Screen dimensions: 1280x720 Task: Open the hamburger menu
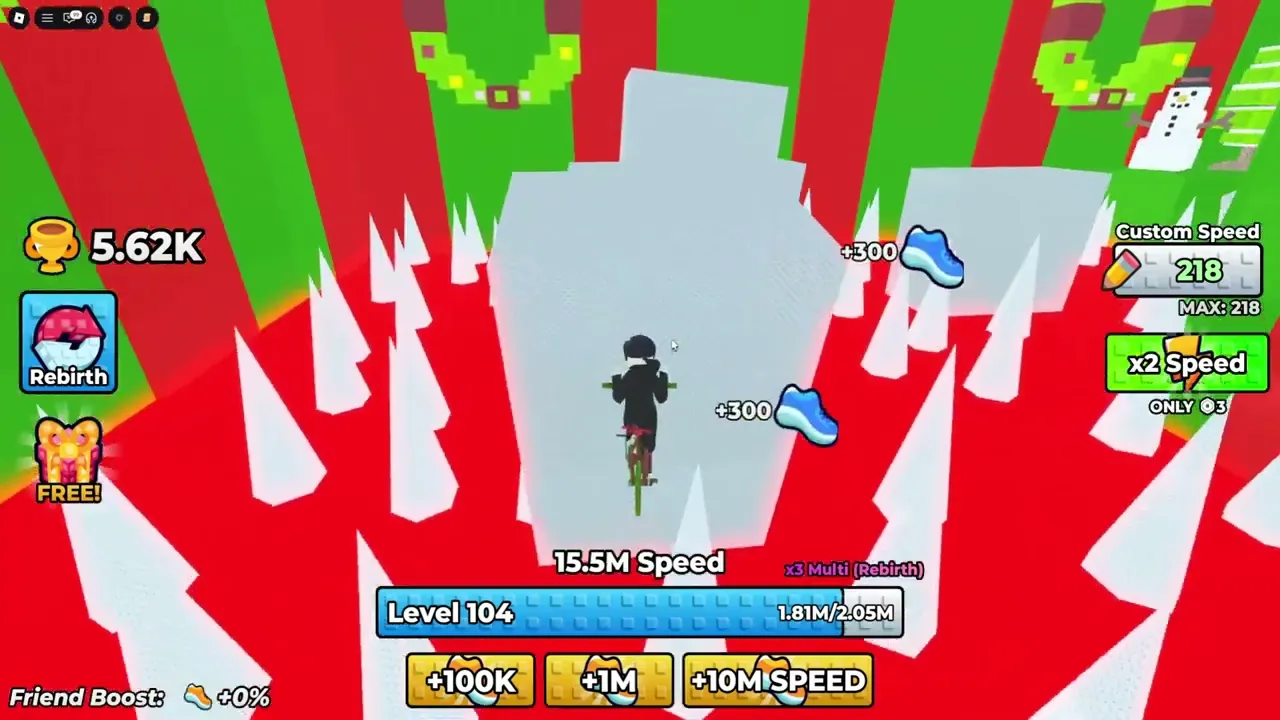coord(47,17)
